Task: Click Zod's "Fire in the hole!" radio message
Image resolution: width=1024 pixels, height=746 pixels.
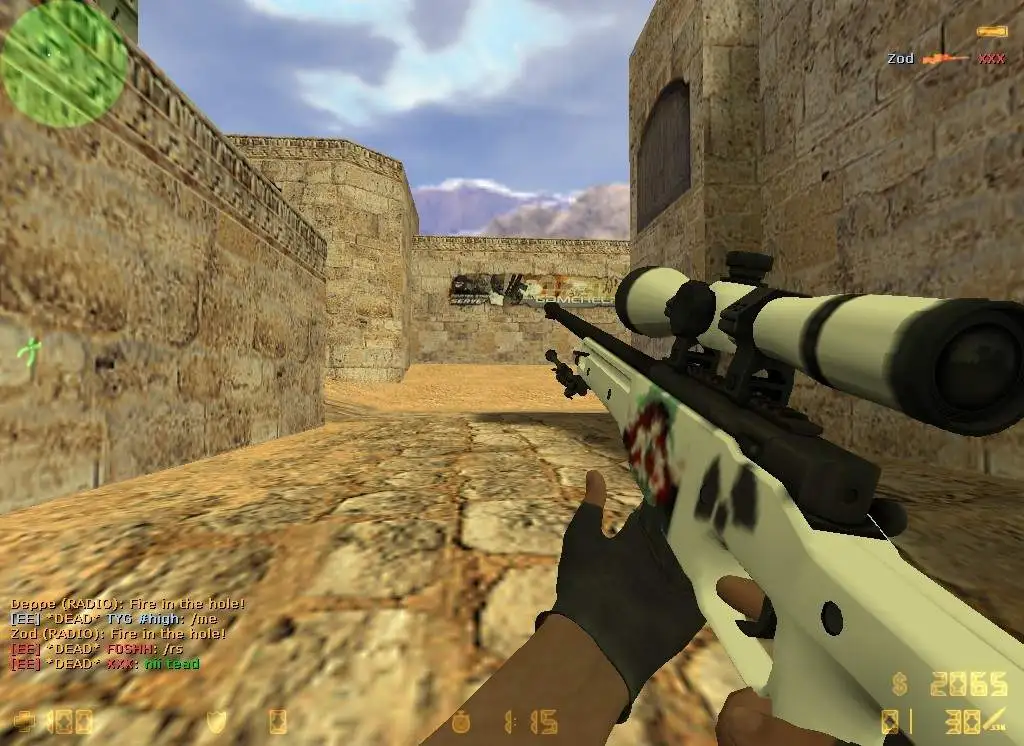Action: coord(118,634)
